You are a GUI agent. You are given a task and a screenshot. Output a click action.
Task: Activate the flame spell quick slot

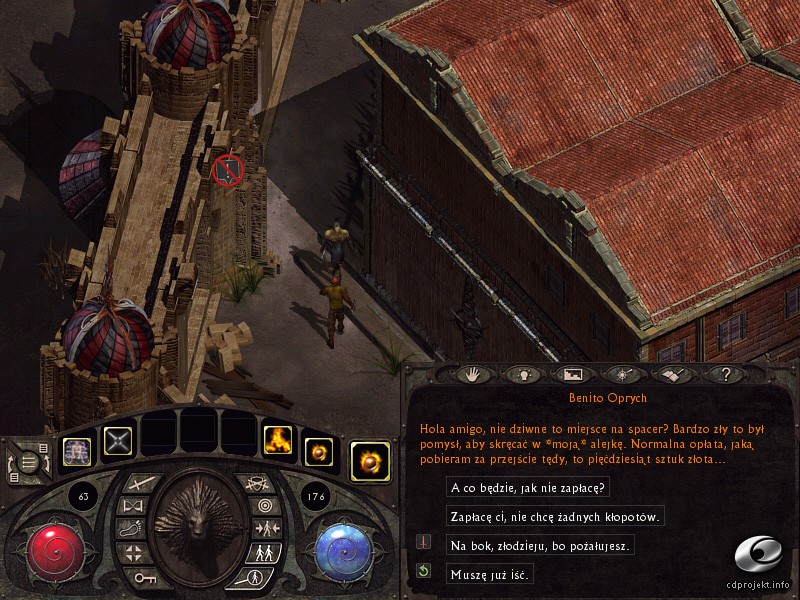[x=277, y=440]
